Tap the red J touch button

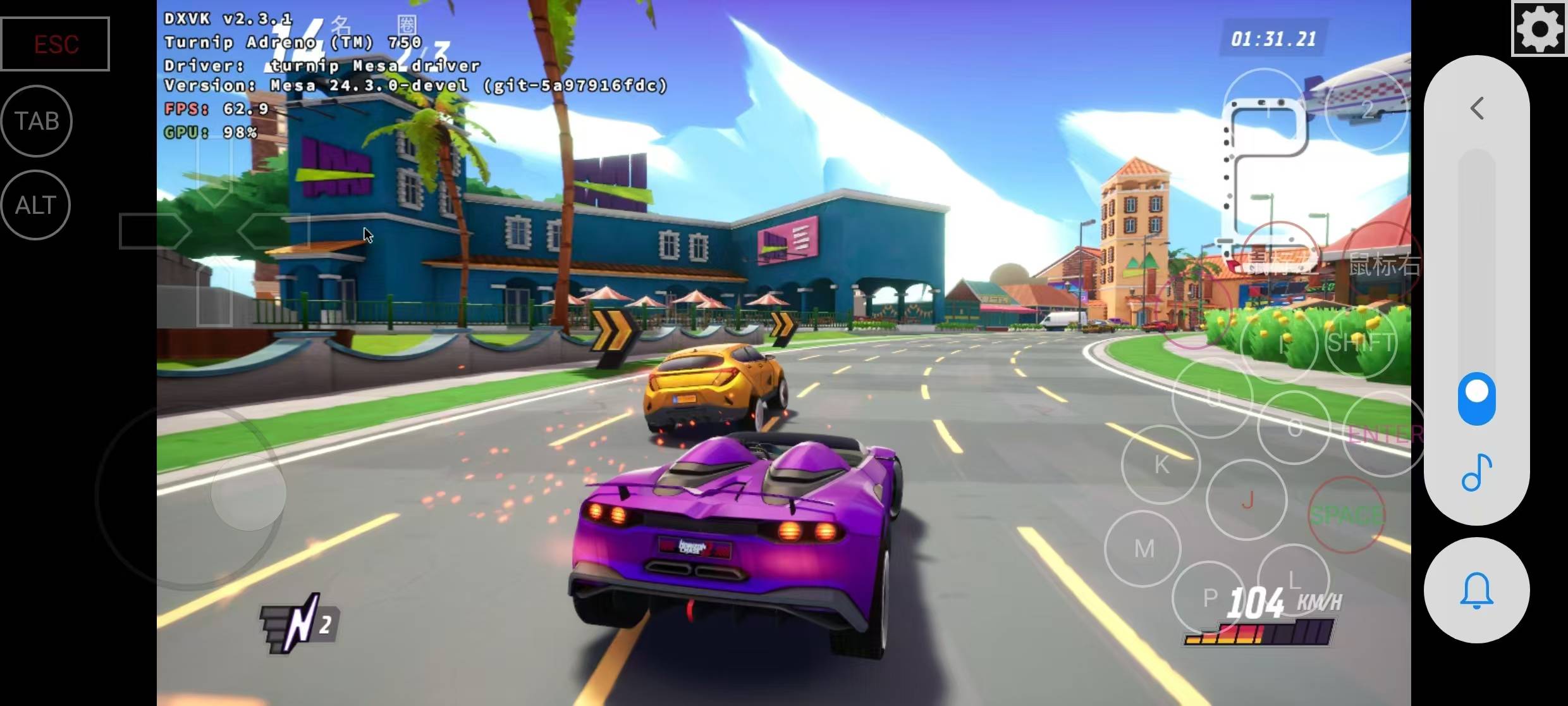pos(1247,500)
